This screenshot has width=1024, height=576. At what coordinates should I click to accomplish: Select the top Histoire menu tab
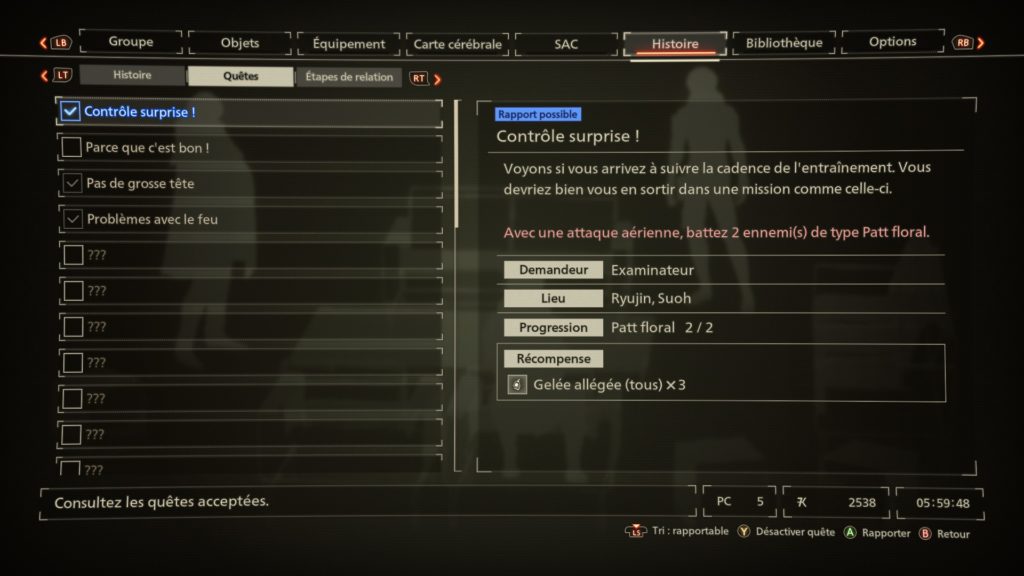[675, 44]
